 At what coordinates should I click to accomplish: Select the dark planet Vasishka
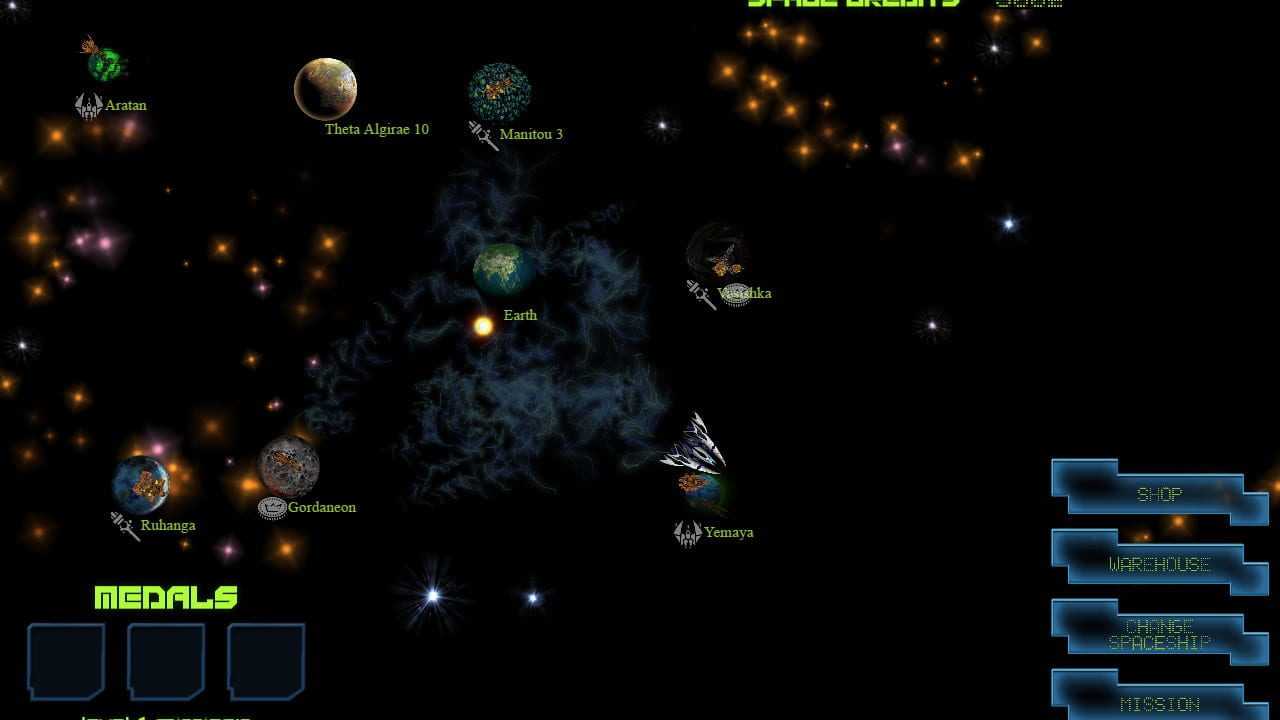pos(718,254)
